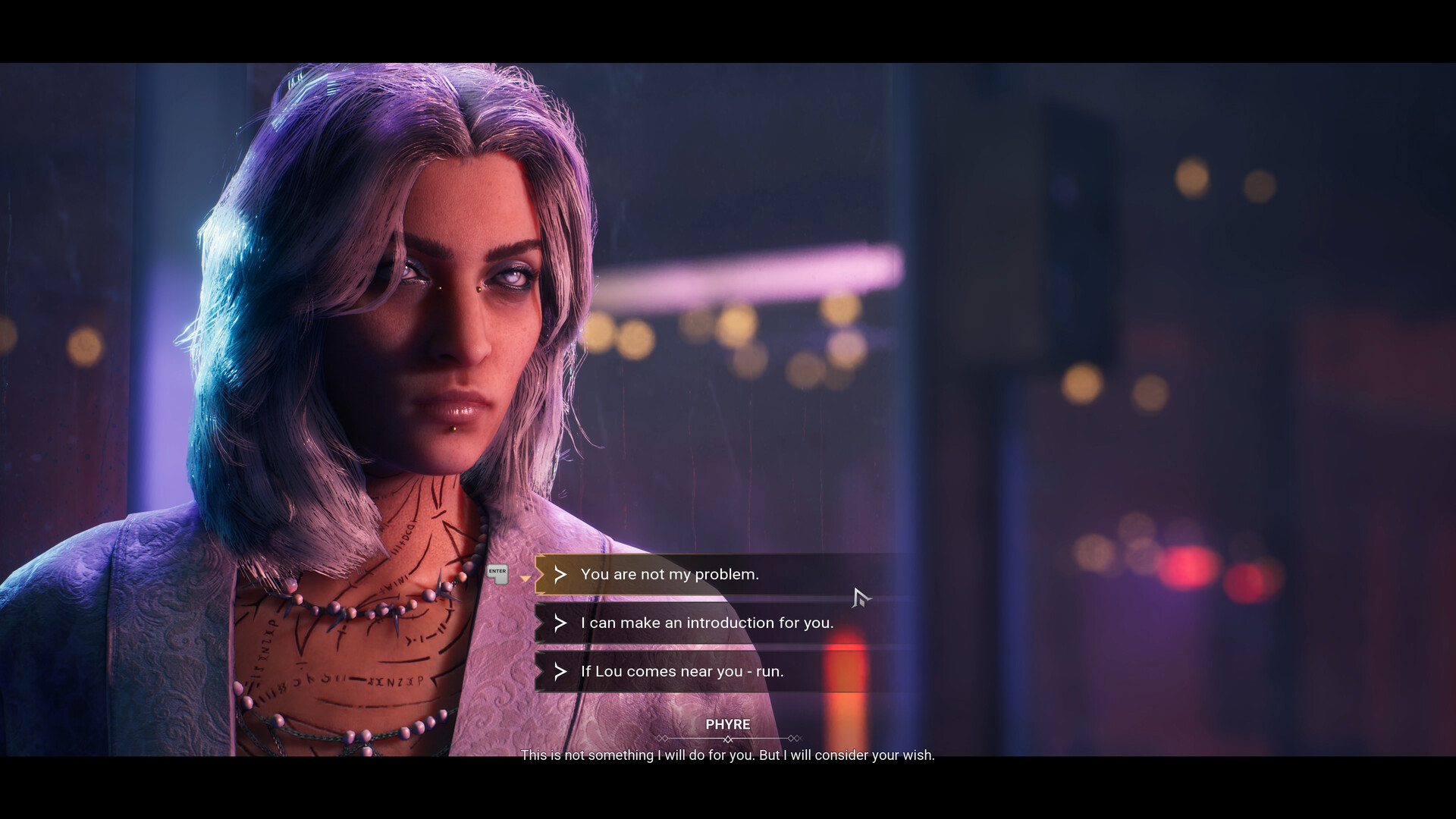Click the yellow selection triangle indicator

click(x=526, y=578)
